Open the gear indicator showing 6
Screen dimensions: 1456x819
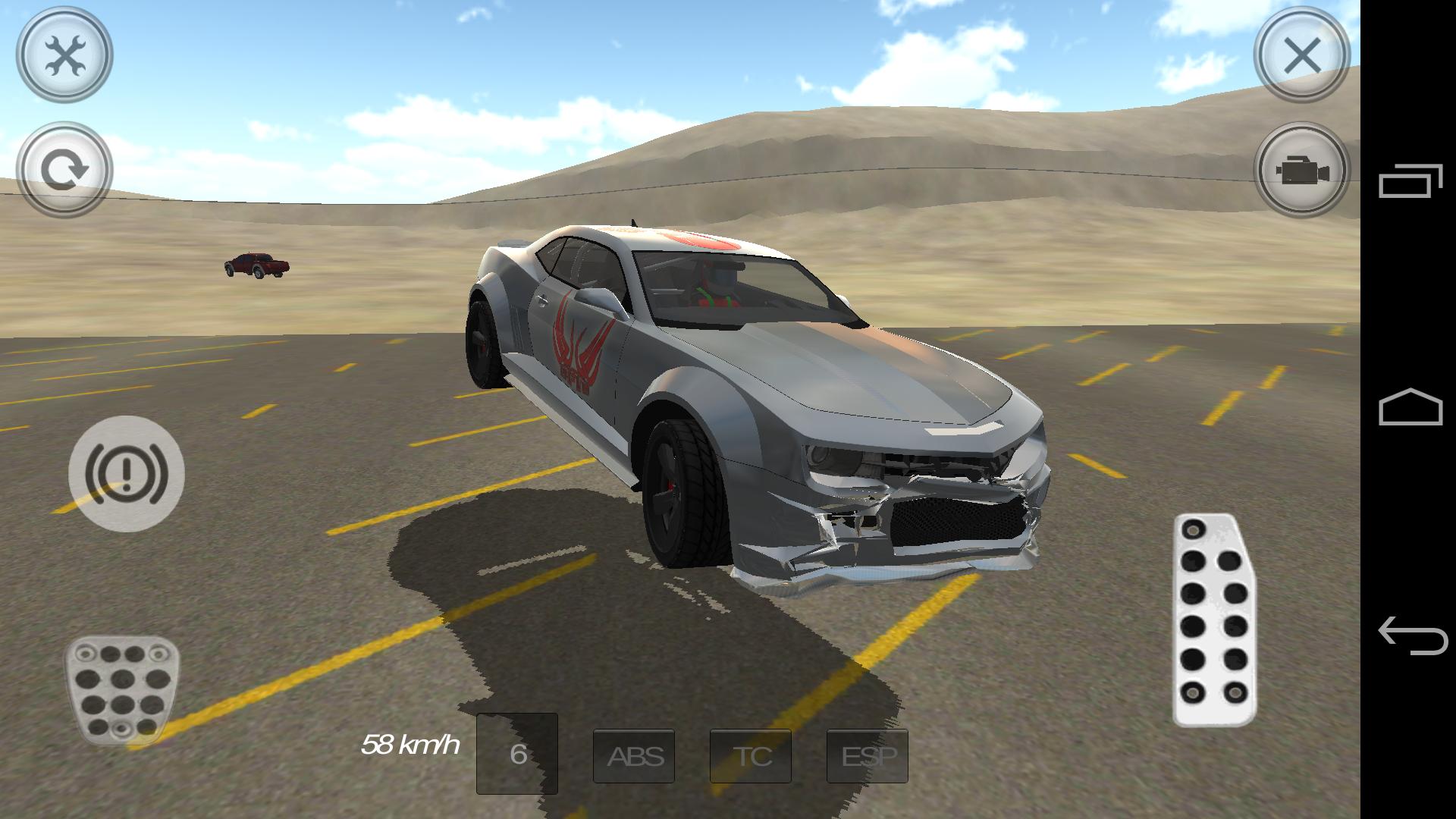[x=519, y=755]
